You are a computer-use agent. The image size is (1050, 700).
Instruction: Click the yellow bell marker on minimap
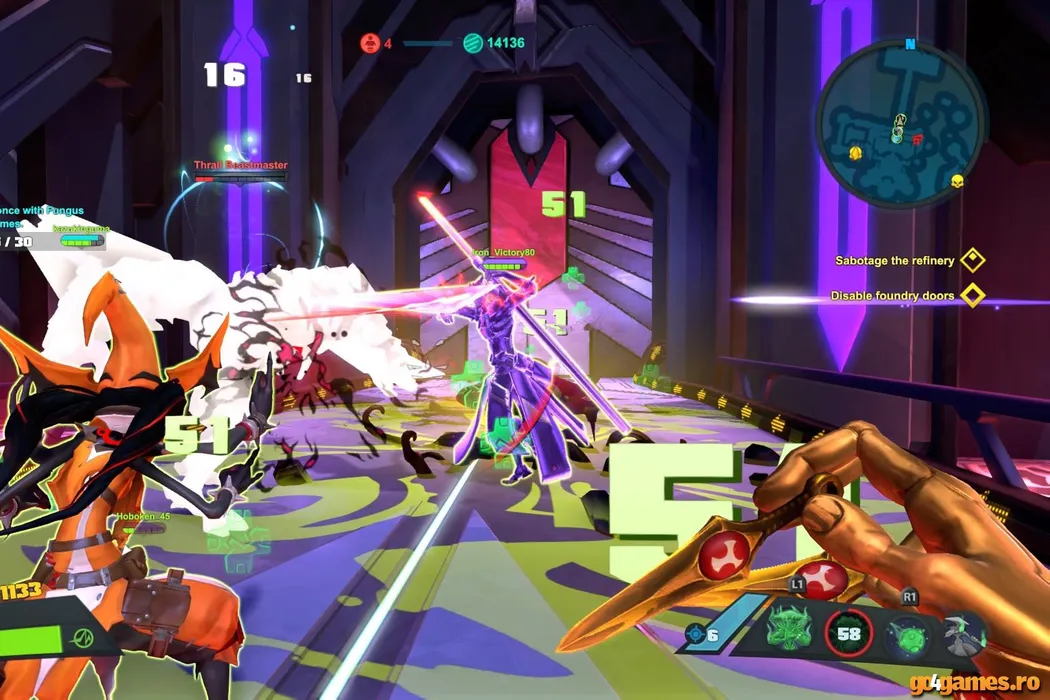click(x=856, y=152)
